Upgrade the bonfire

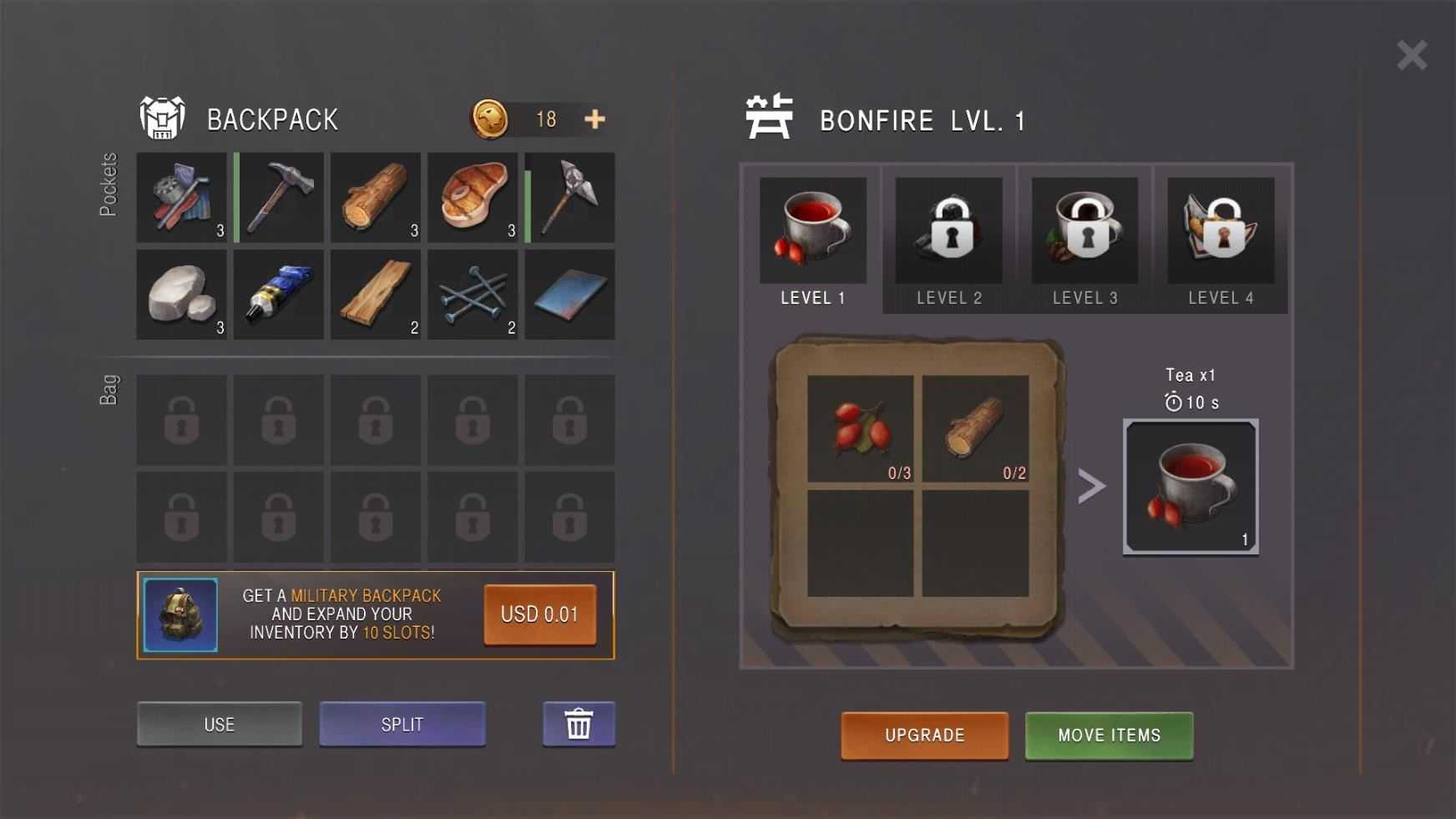[x=924, y=736]
